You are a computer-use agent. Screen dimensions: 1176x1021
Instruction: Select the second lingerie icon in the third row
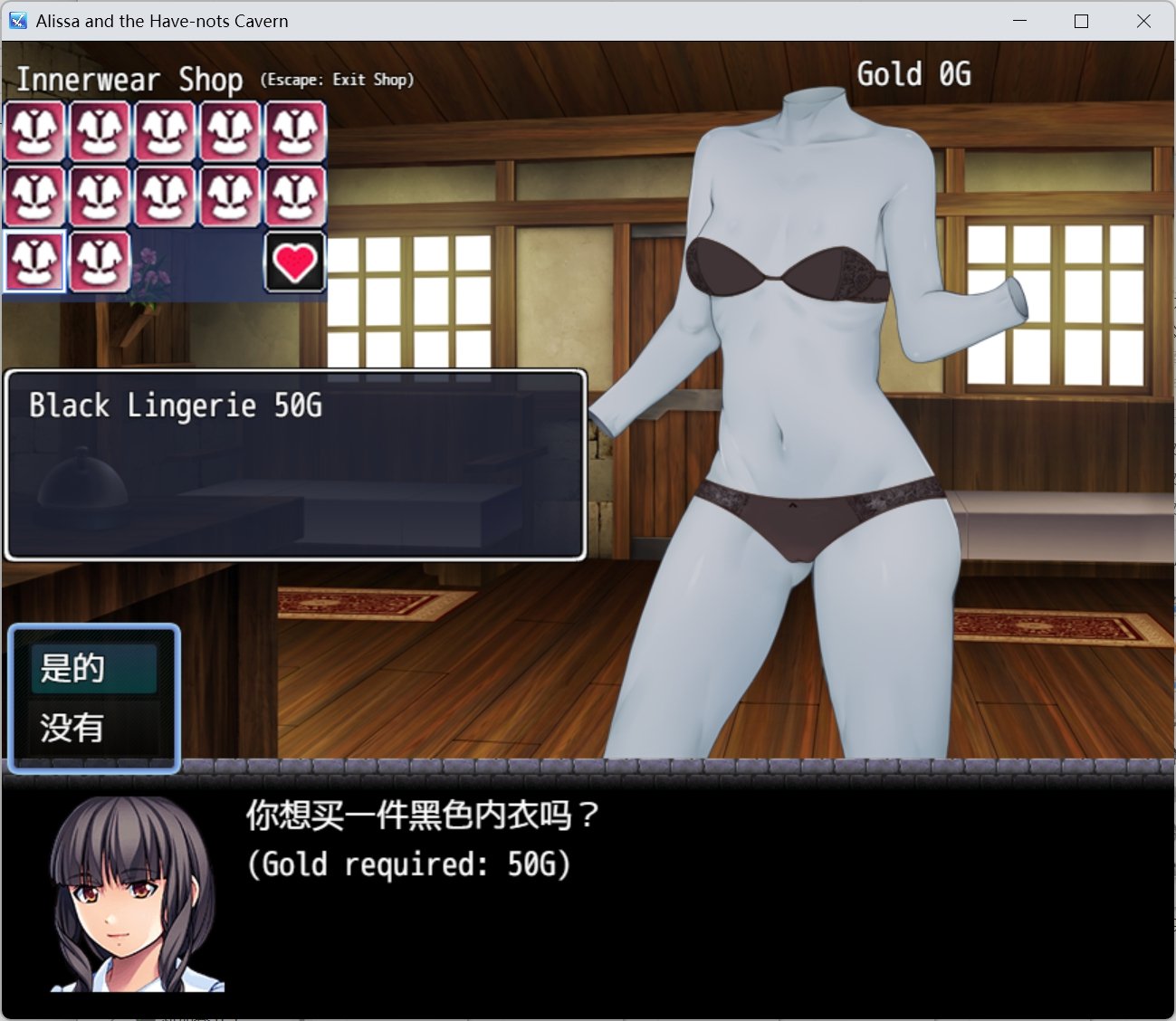pyautogui.click(x=100, y=262)
